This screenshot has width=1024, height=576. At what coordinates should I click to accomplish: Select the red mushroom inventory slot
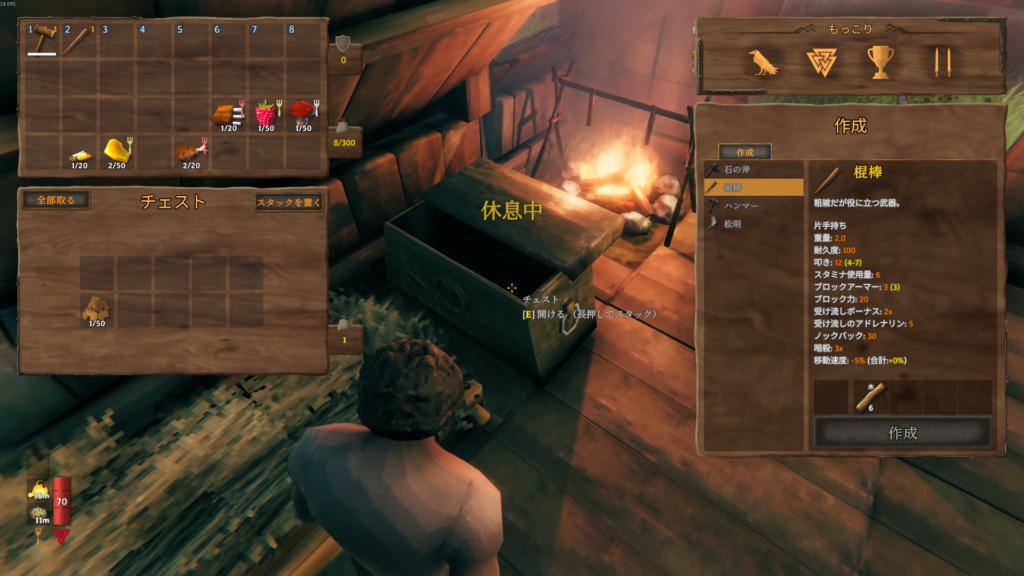[x=303, y=112]
